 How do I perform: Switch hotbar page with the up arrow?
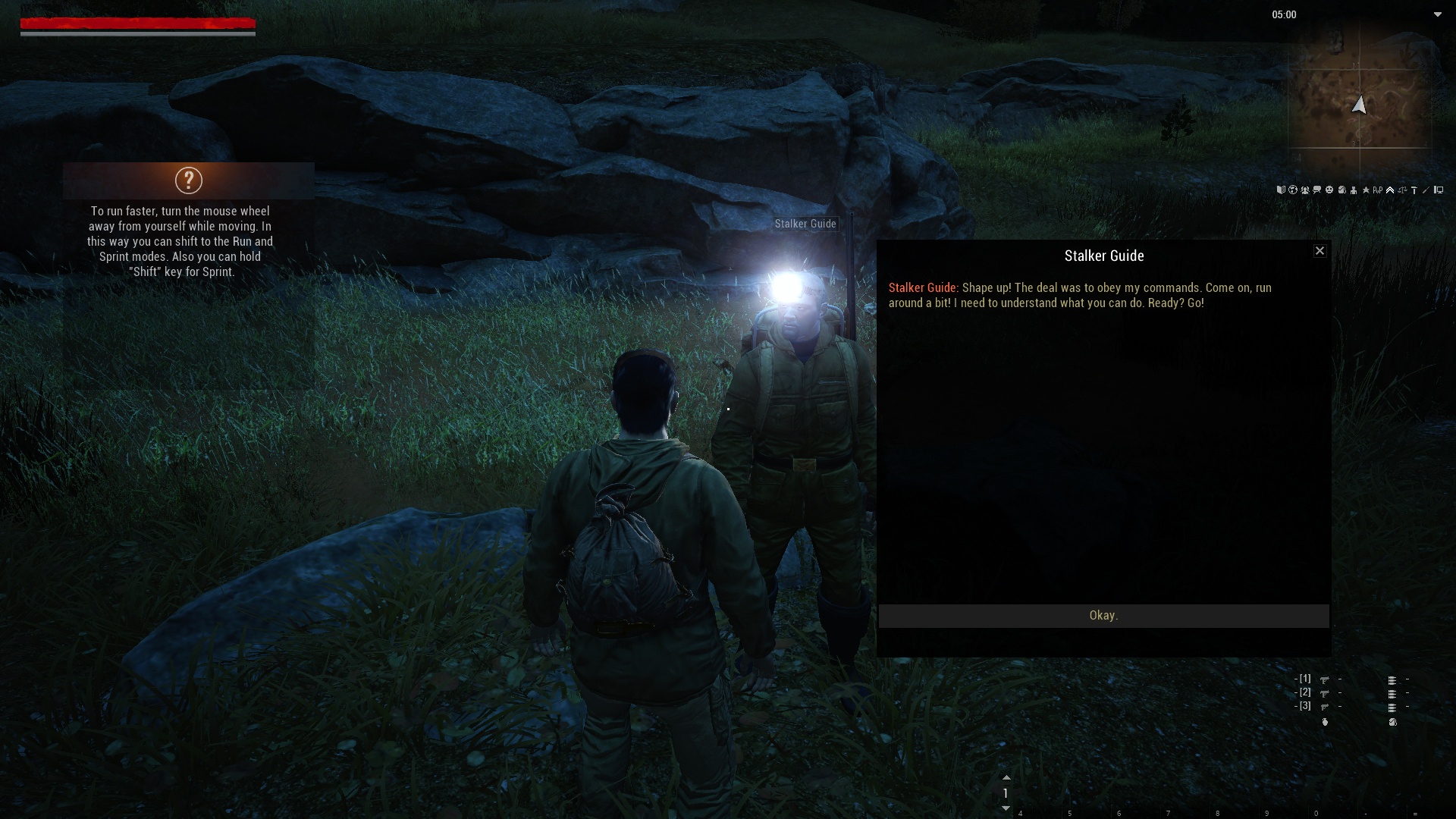tap(1006, 778)
